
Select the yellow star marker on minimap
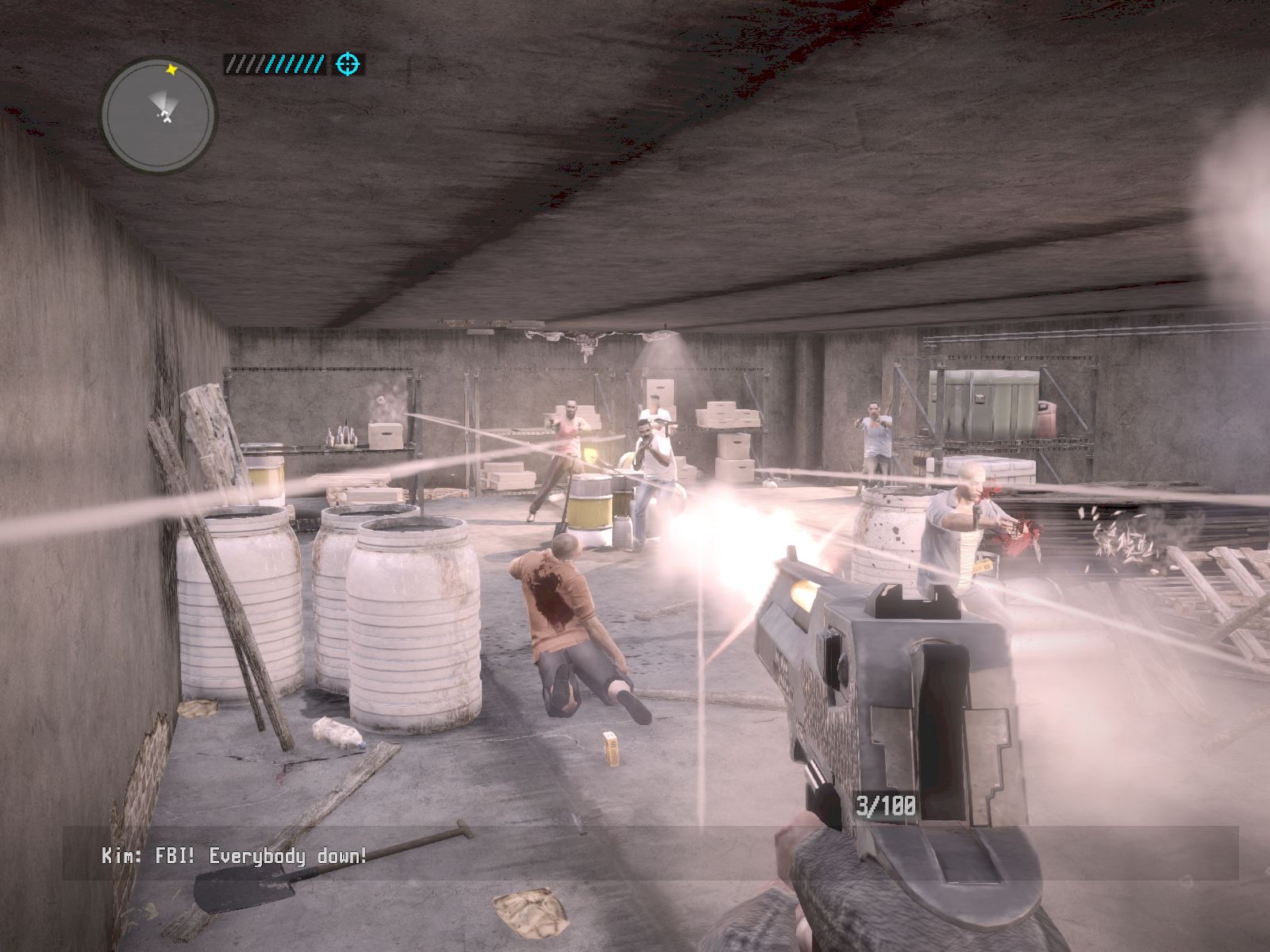coord(171,70)
